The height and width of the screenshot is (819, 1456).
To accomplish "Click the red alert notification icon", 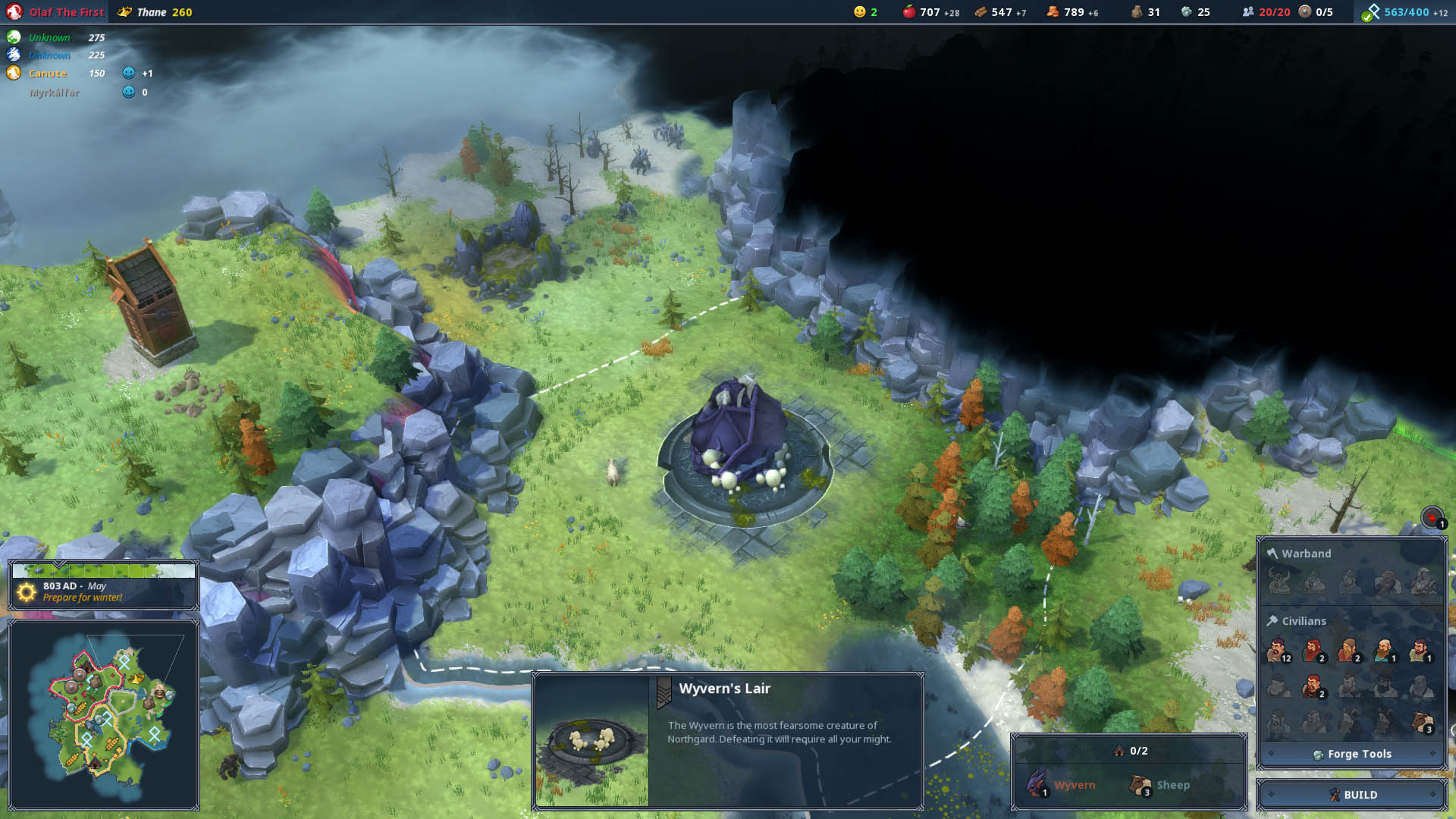I will tap(1432, 518).
